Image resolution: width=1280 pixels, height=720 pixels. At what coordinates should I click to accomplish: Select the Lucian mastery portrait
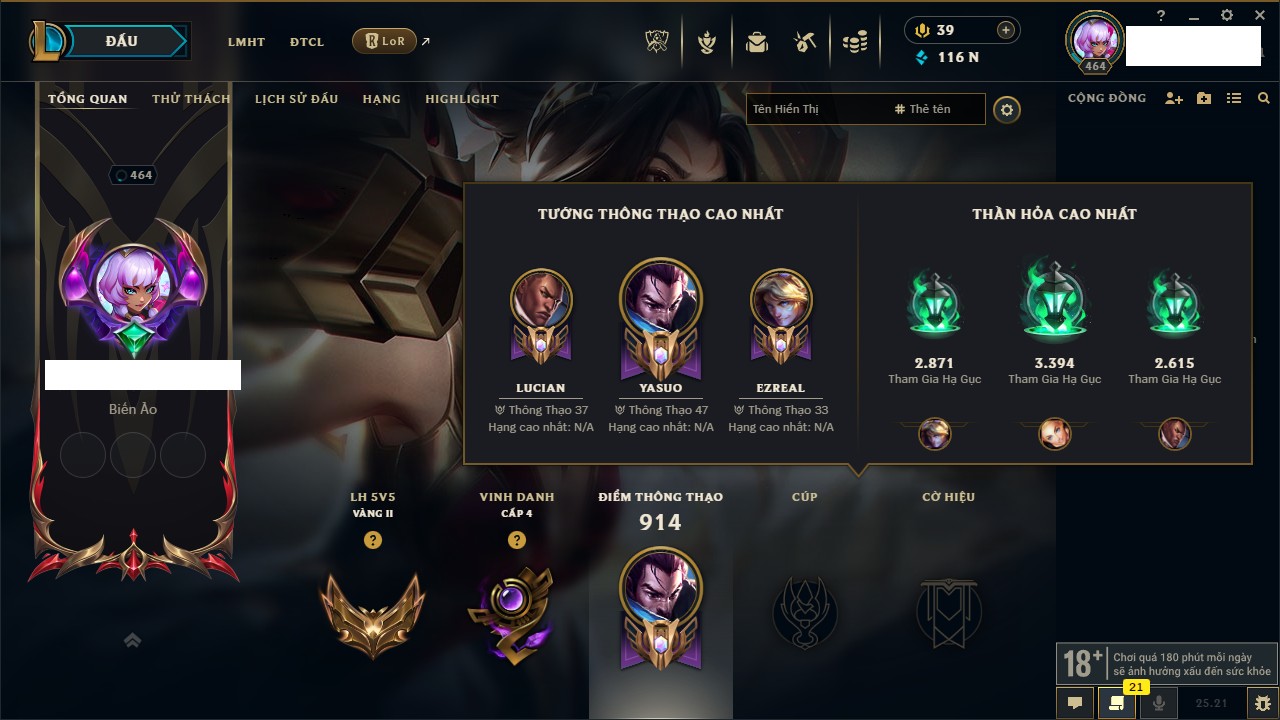click(541, 300)
